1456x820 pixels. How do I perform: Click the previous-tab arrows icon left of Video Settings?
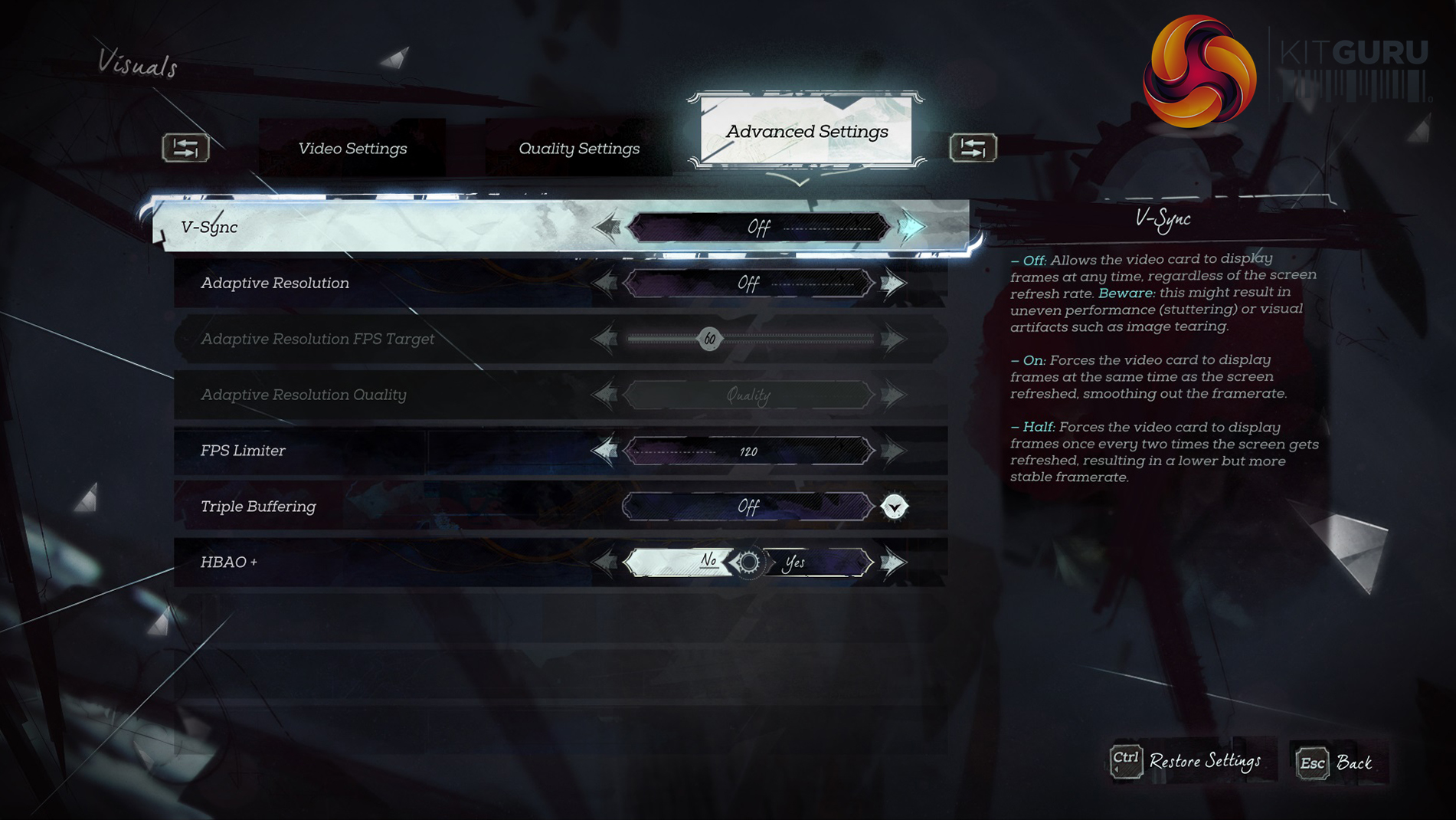[x=185, y=147]
